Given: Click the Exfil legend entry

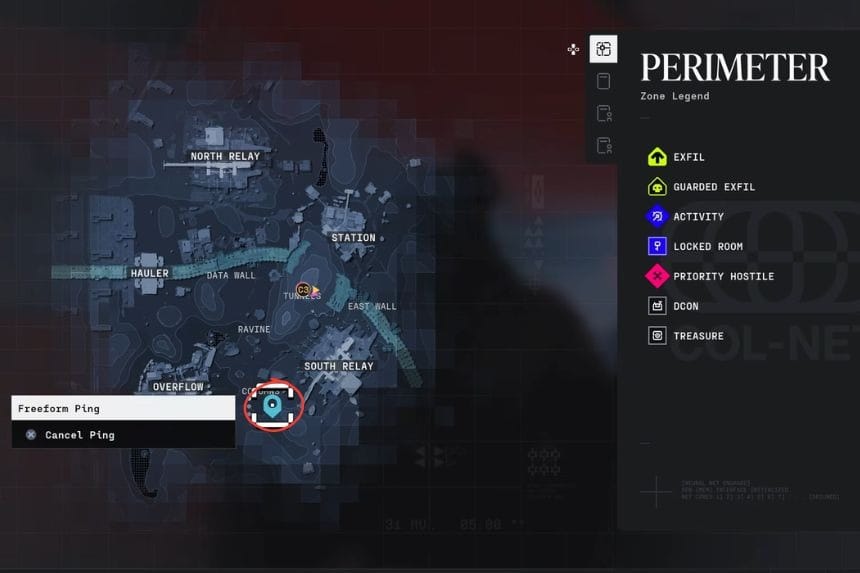Looking at the screenshot, I should (x=687, y=157).
